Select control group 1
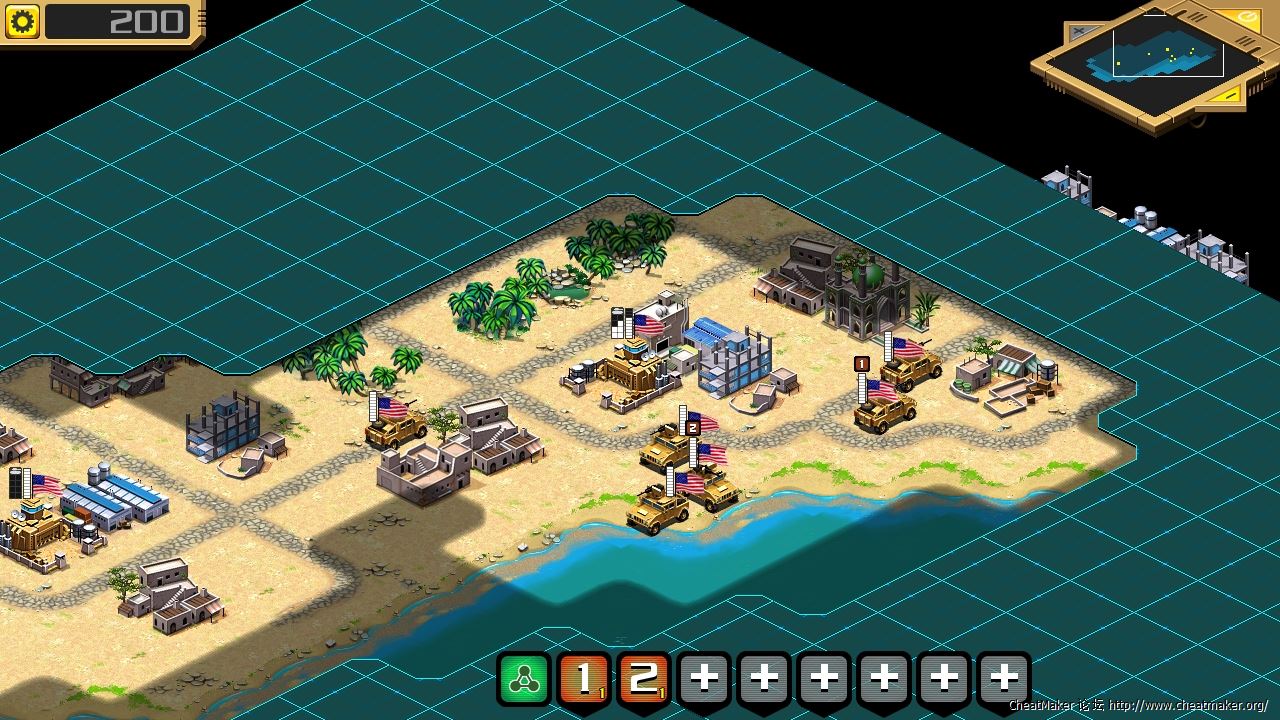 tap(584, 679)
